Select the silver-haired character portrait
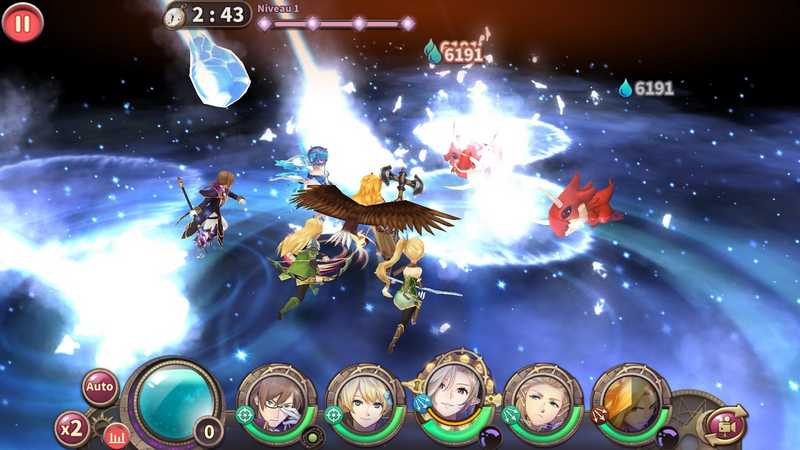 453,394
